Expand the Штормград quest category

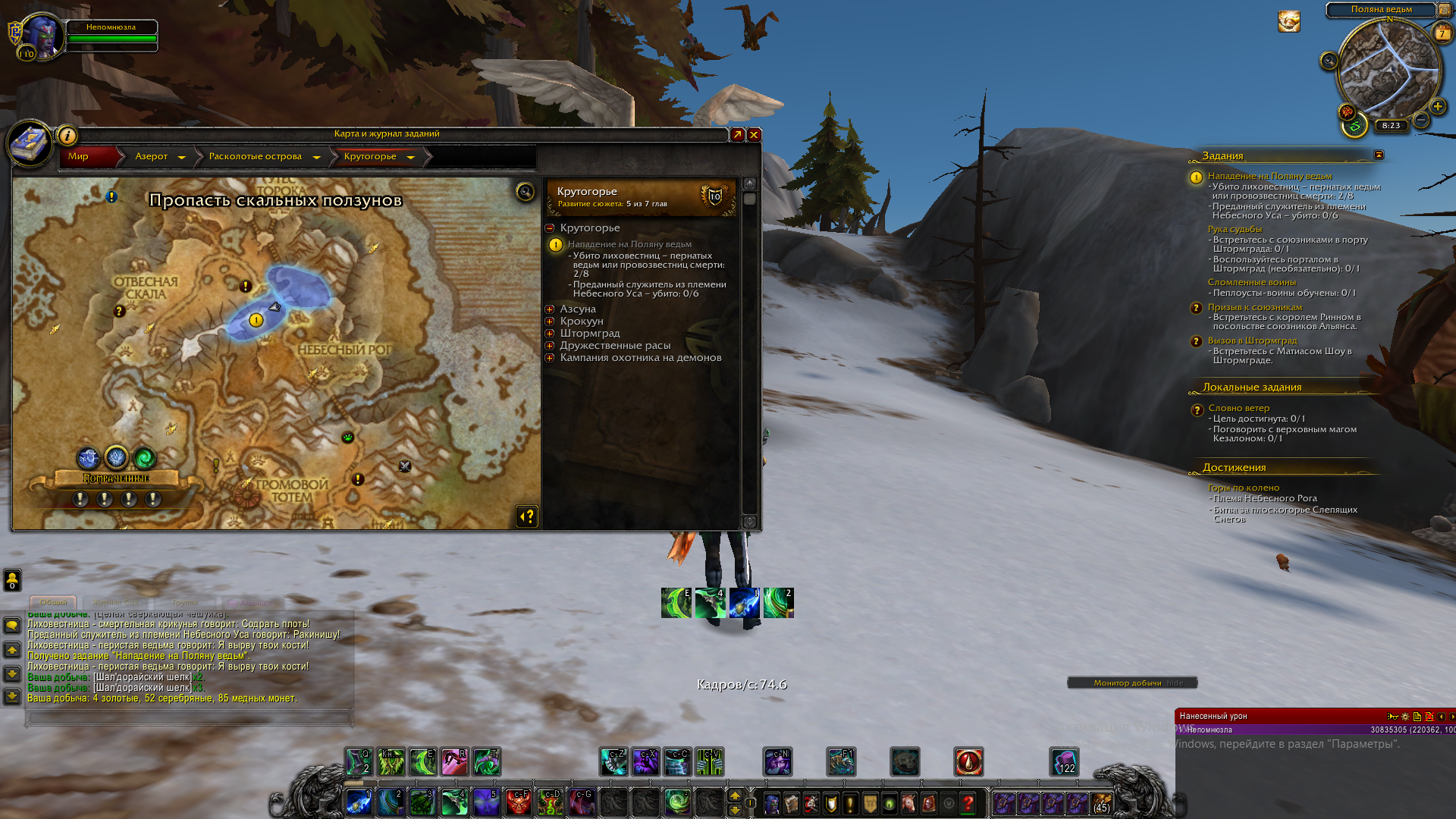click(x=550, y=334)
